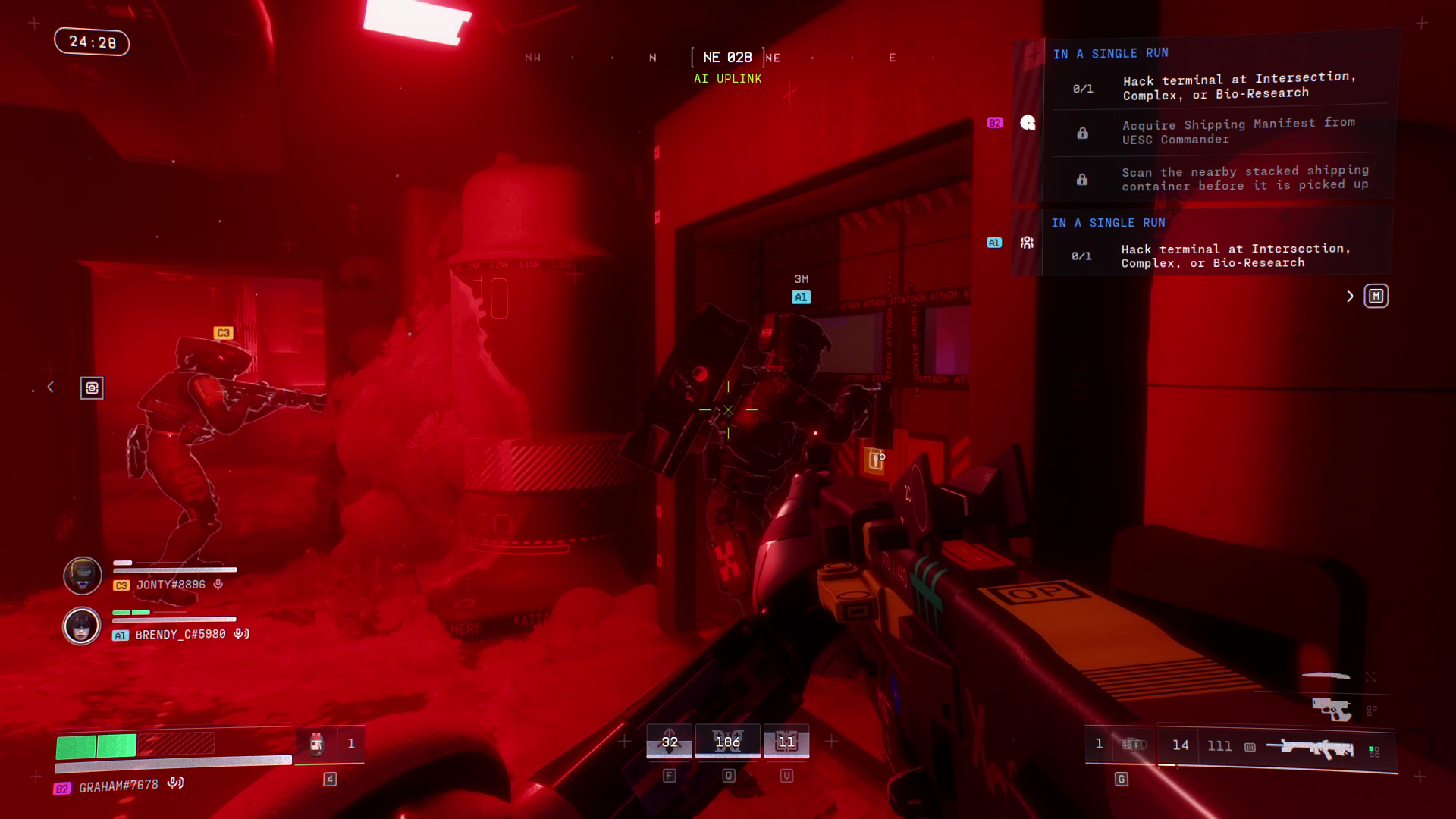Click the chevron arrow beside the map button
Image resolution: width=1456 pixels, height=819 pixels.
point(1350,297)
